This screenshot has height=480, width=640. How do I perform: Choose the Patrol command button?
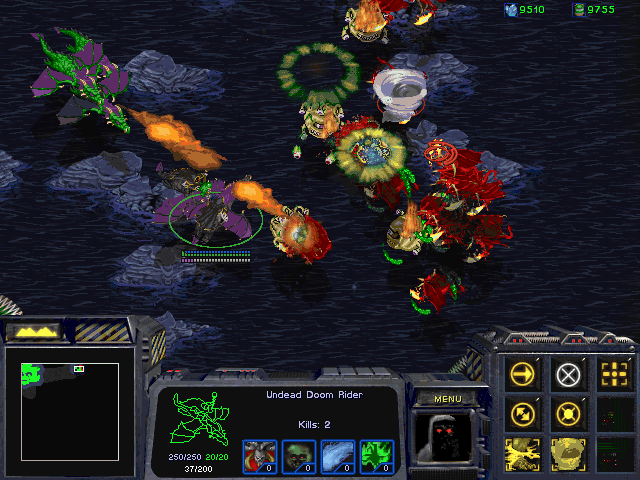pos(523,413)
